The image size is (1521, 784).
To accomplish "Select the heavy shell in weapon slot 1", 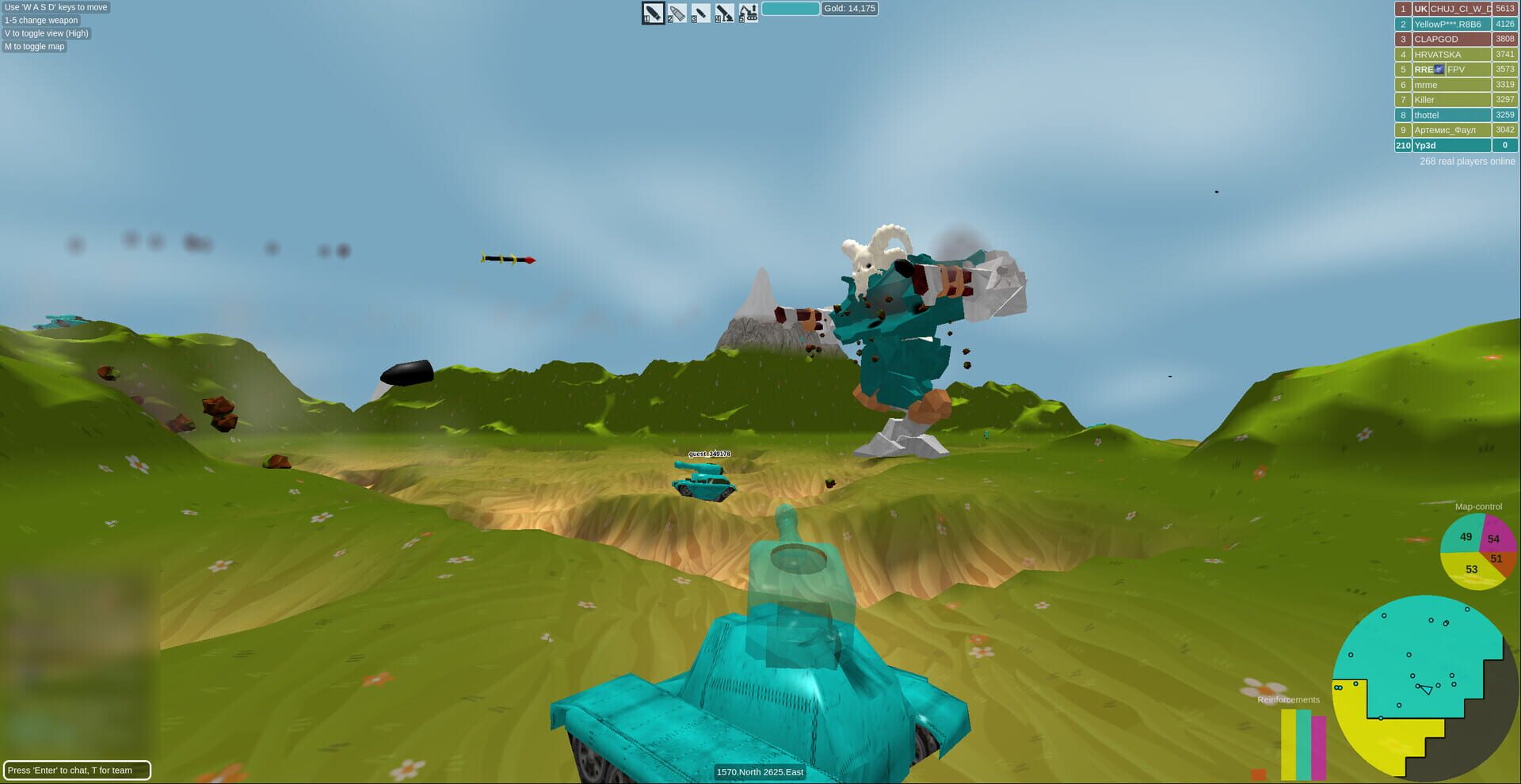I will 651,13.
